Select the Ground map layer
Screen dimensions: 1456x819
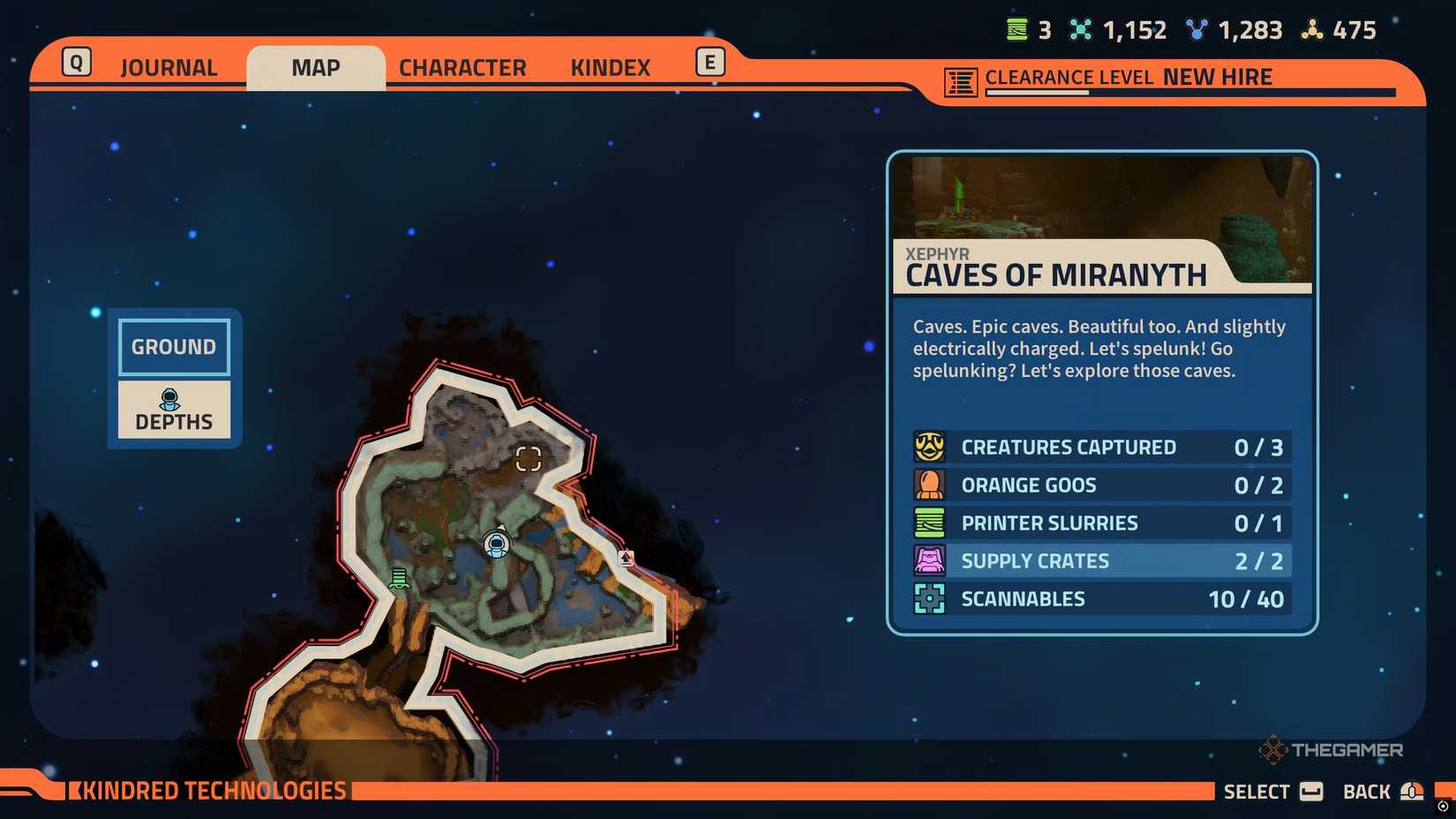[173, 347]
